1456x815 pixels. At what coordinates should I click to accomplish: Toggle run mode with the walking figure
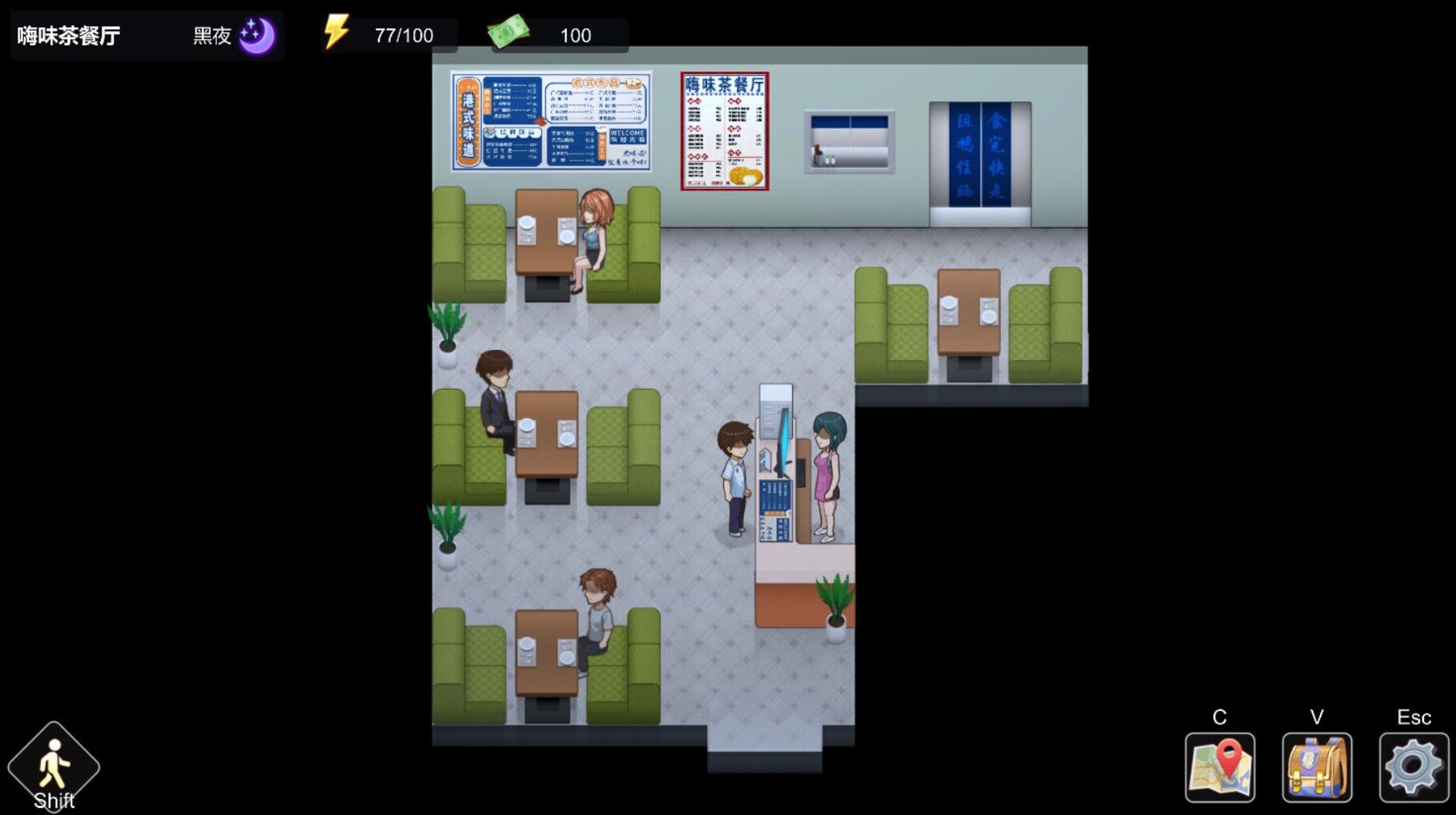click(53, 763)
